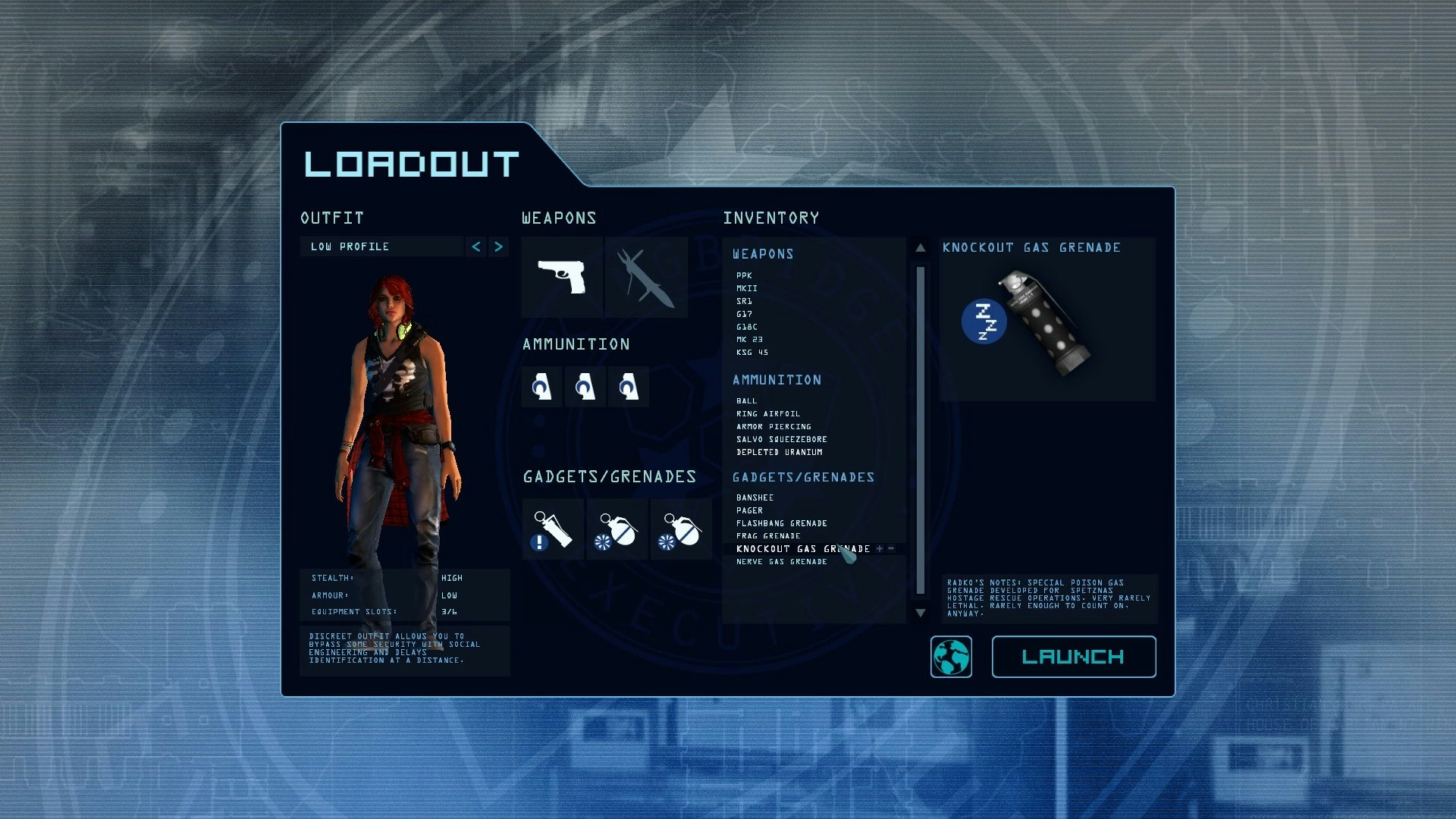Screen dimensions: 1456x819
Task: Click the flare gadget slot icon
Action: click(x=553, y=529)
